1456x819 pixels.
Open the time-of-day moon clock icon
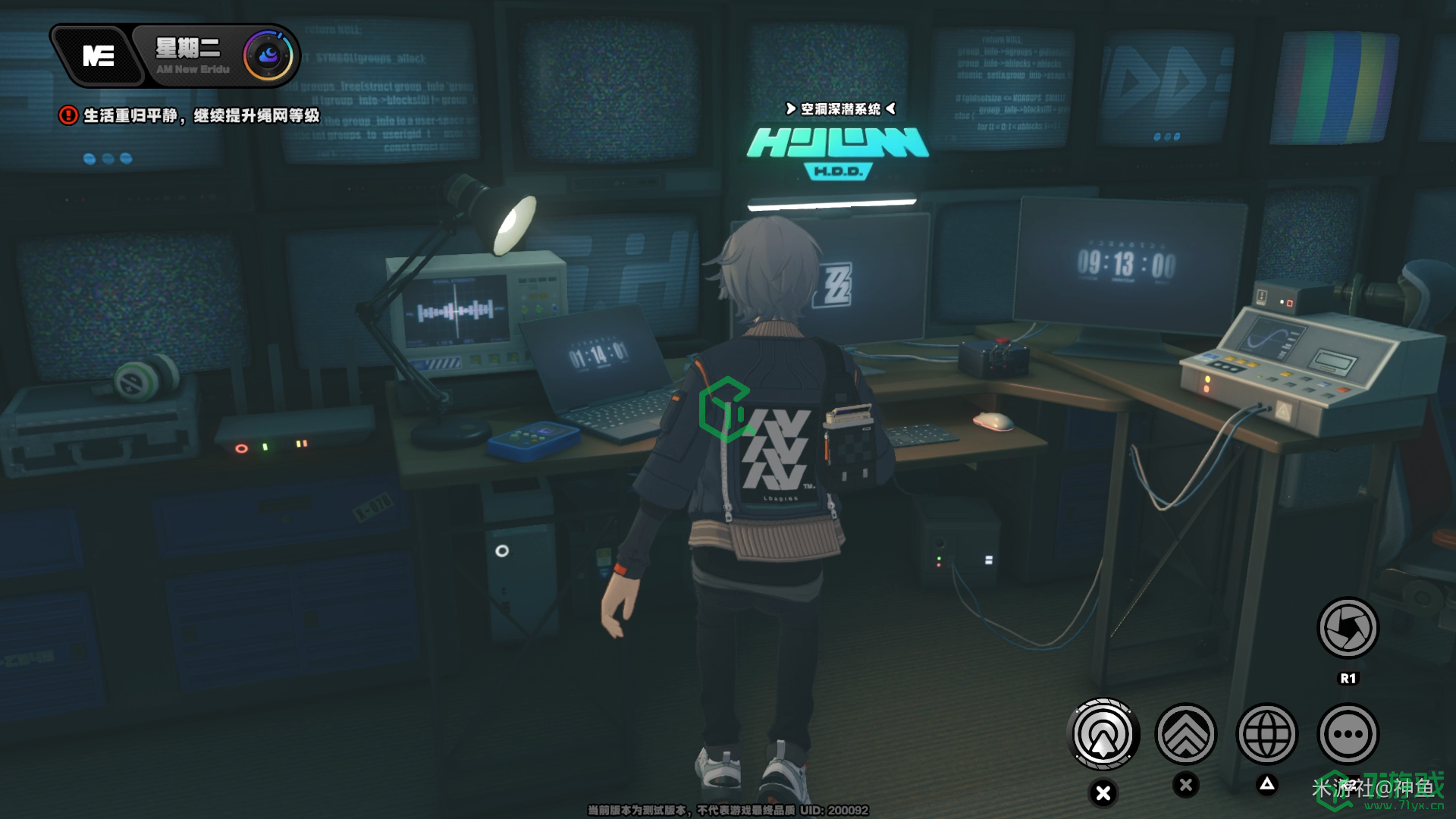point(268,55)
